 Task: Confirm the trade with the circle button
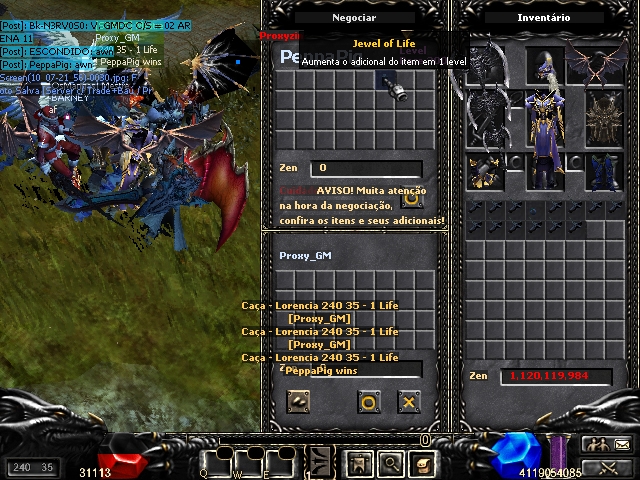point(368,402)
